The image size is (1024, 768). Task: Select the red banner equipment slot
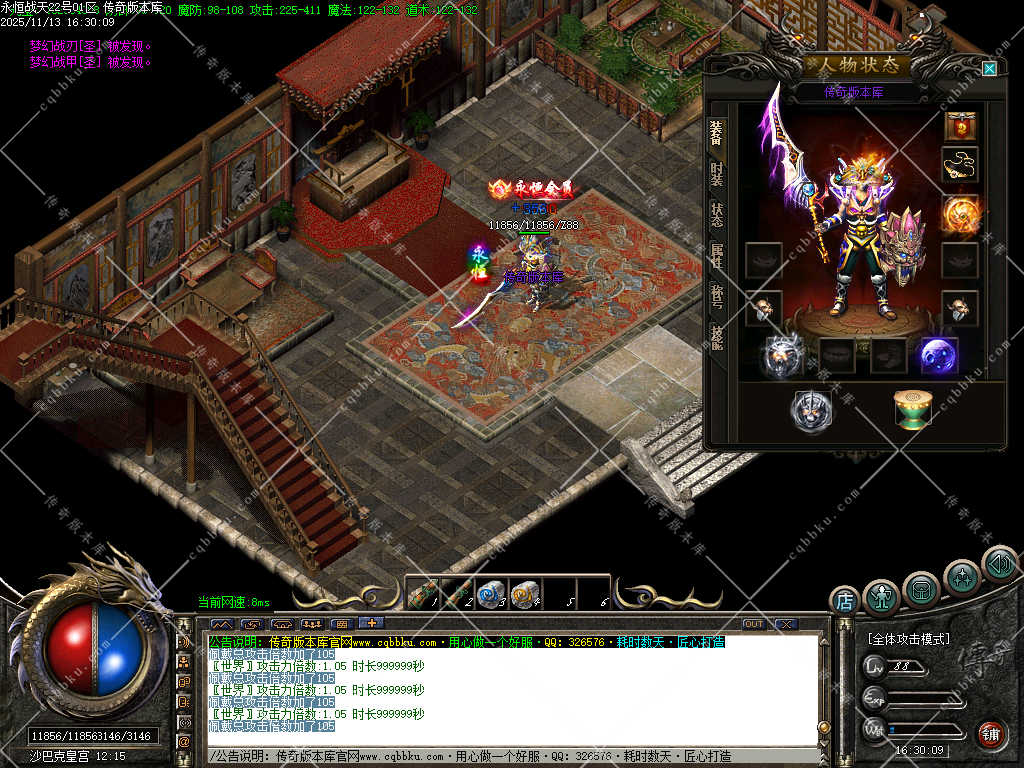pyautogui.click(x=960, y=126)
